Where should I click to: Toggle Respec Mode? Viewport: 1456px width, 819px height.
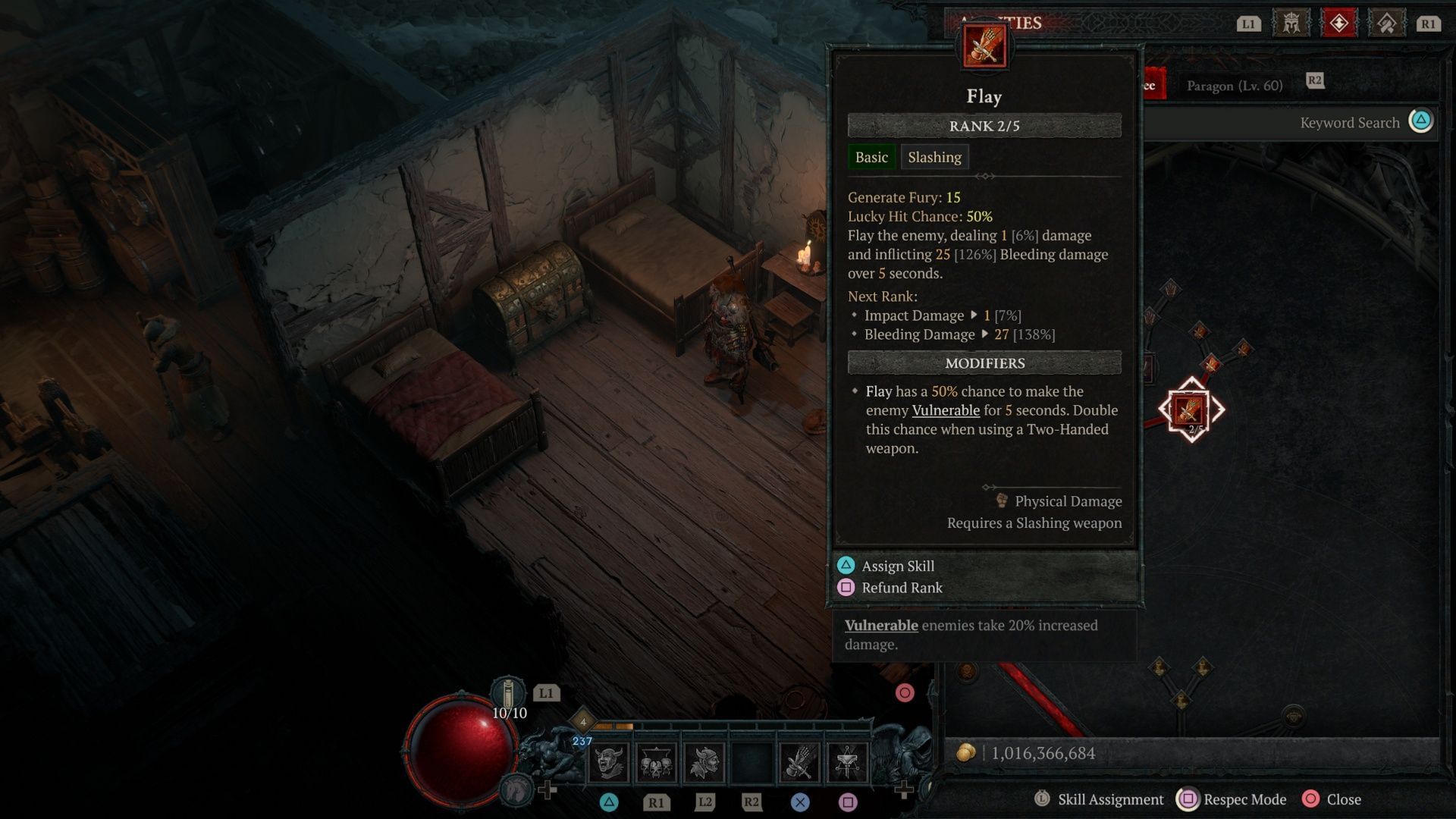tap(1244, 799)
